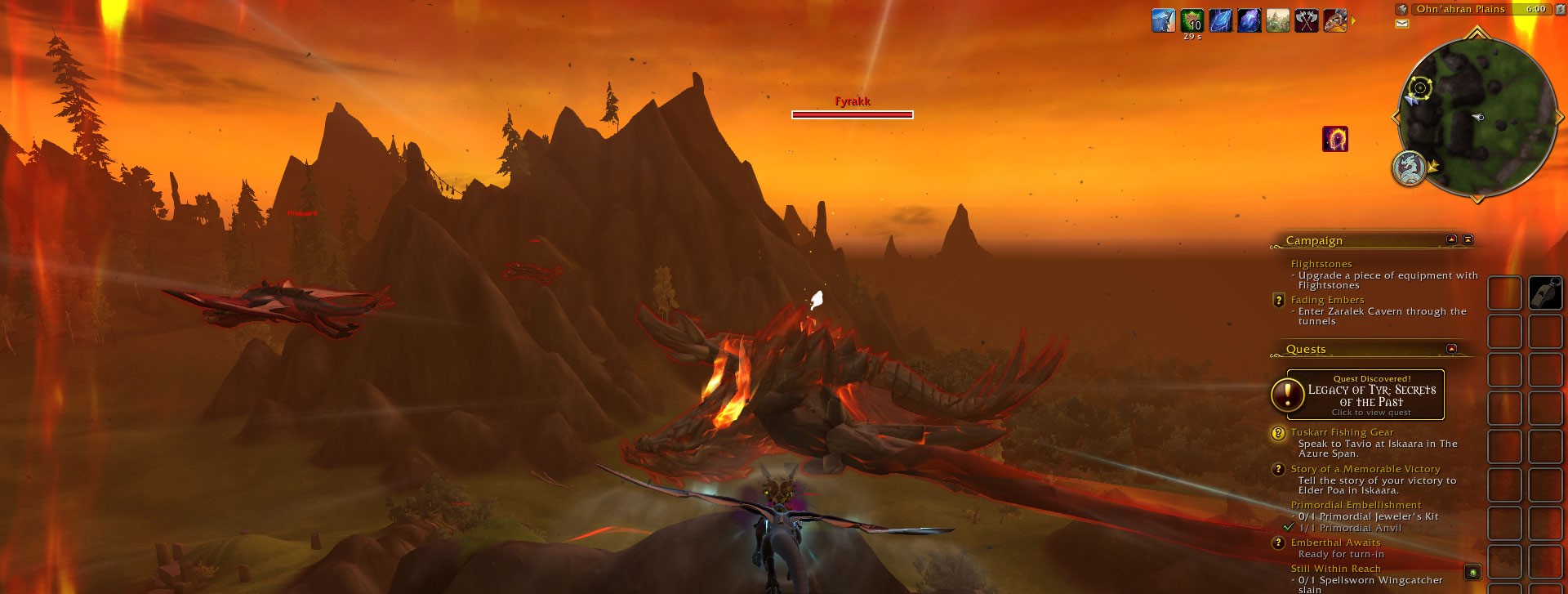Screen dimensions: 1568x594
Task: Select the Fading Embers campaign quest
Action: (1327, 300)
